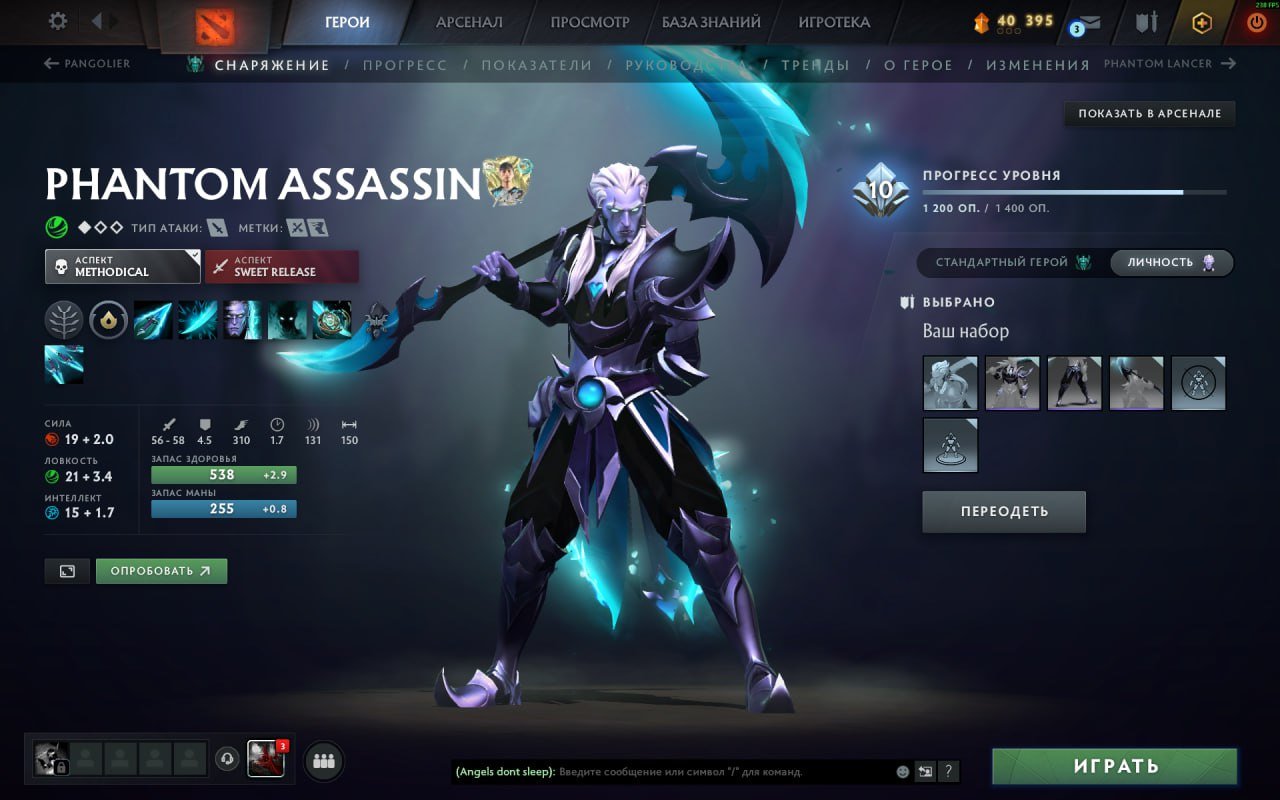Select the METHODICAL aspect
1280x800 pixels.
pyautogui.click(x=122, y=266)
